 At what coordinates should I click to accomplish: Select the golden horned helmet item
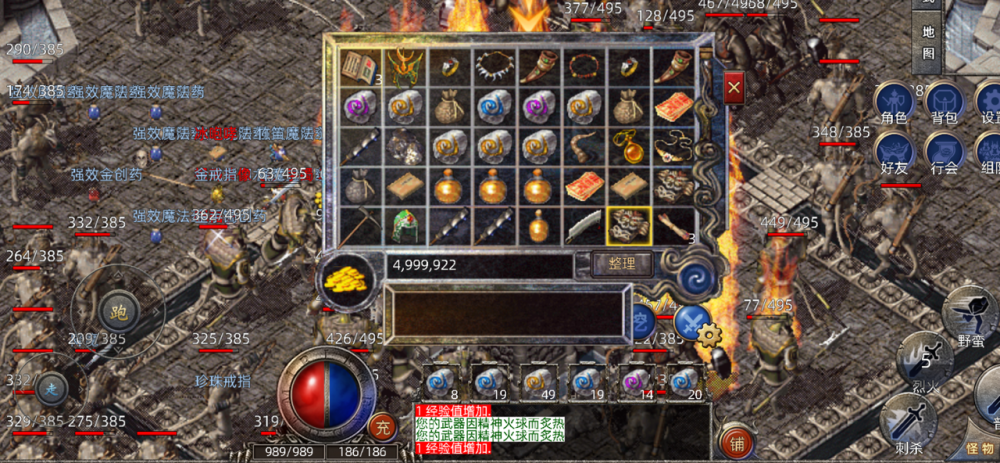404,67
